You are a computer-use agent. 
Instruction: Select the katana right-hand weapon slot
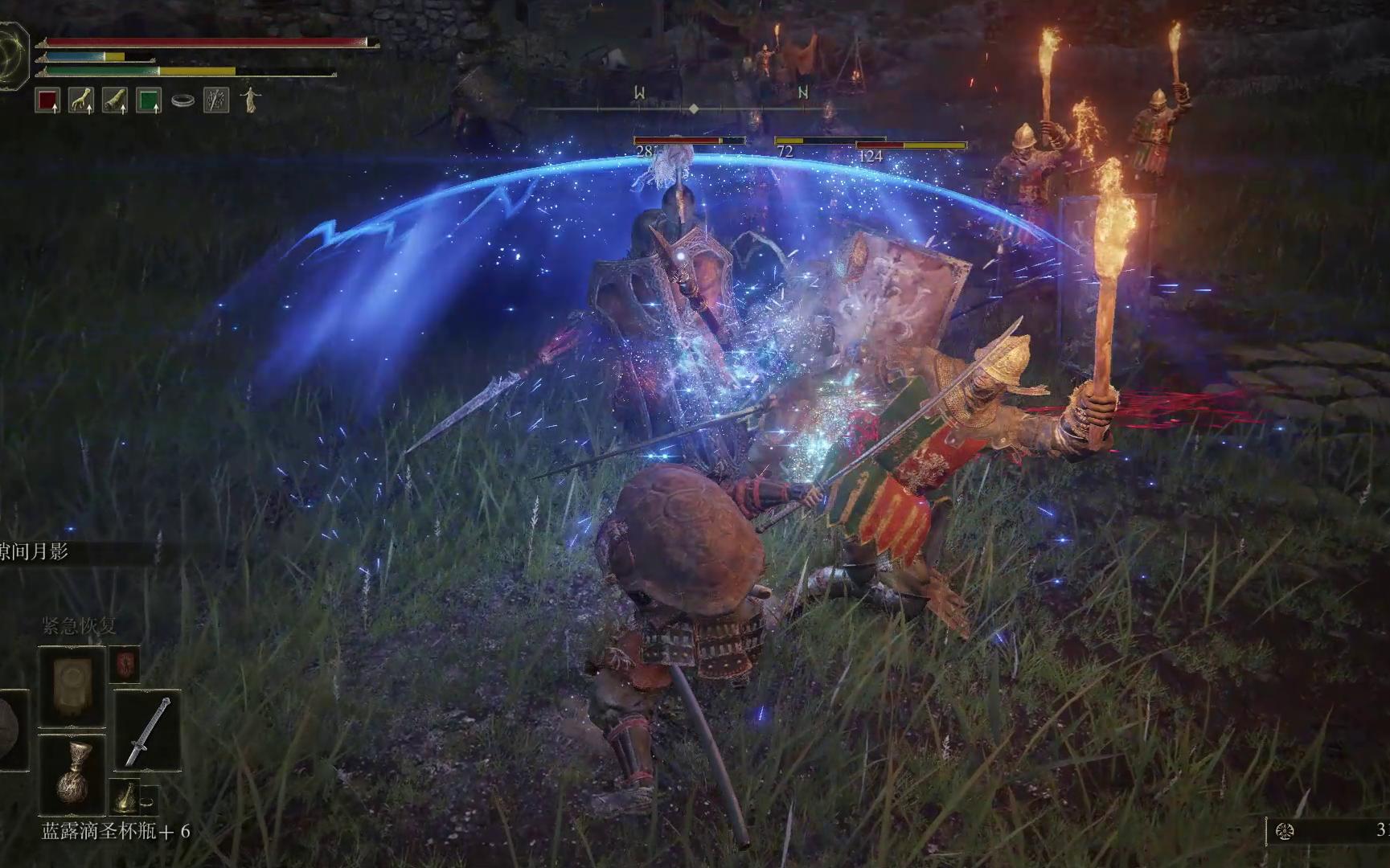coord(147,730)
